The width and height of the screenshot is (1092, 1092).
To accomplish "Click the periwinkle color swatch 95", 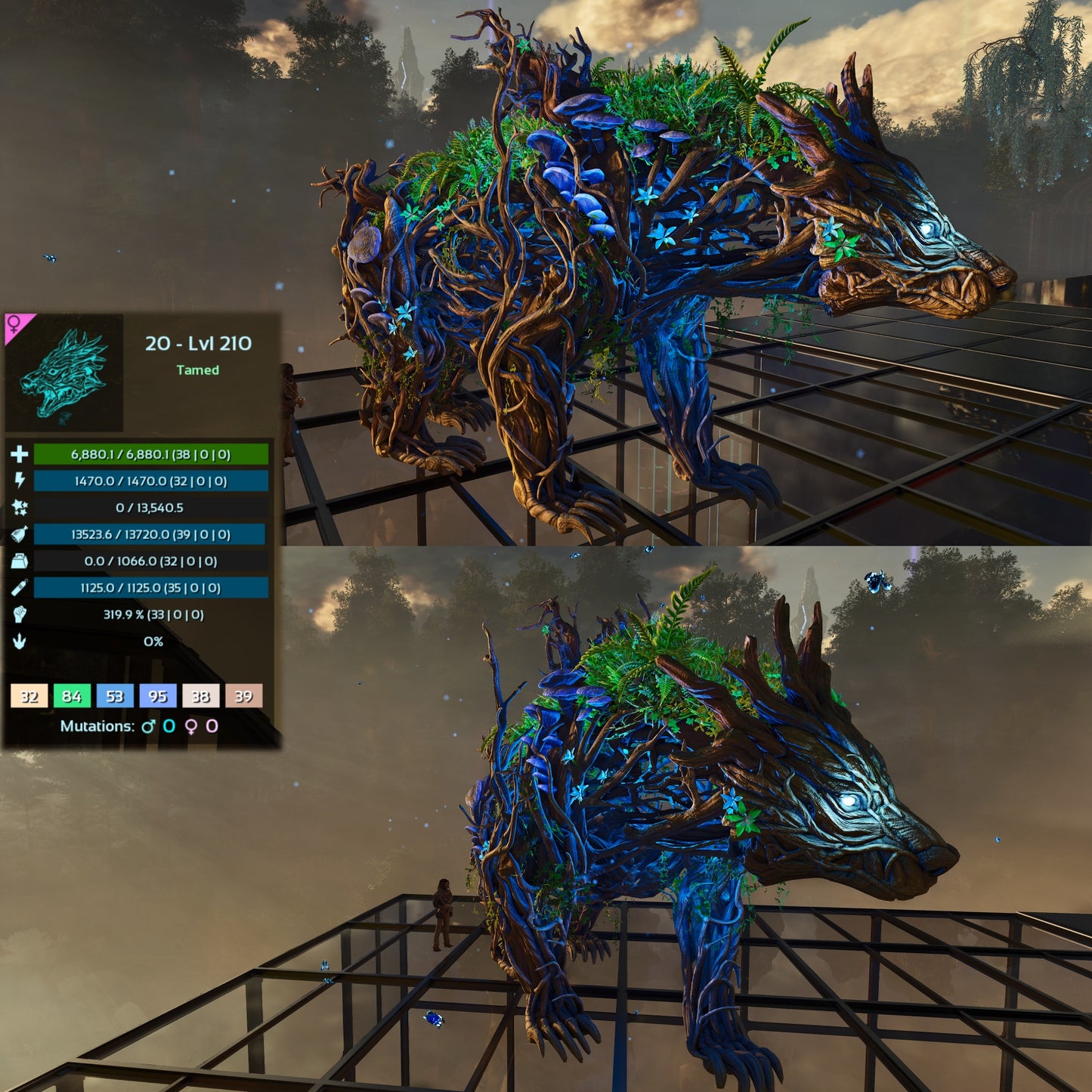I will pyautogui.click(x=158, y=696).
